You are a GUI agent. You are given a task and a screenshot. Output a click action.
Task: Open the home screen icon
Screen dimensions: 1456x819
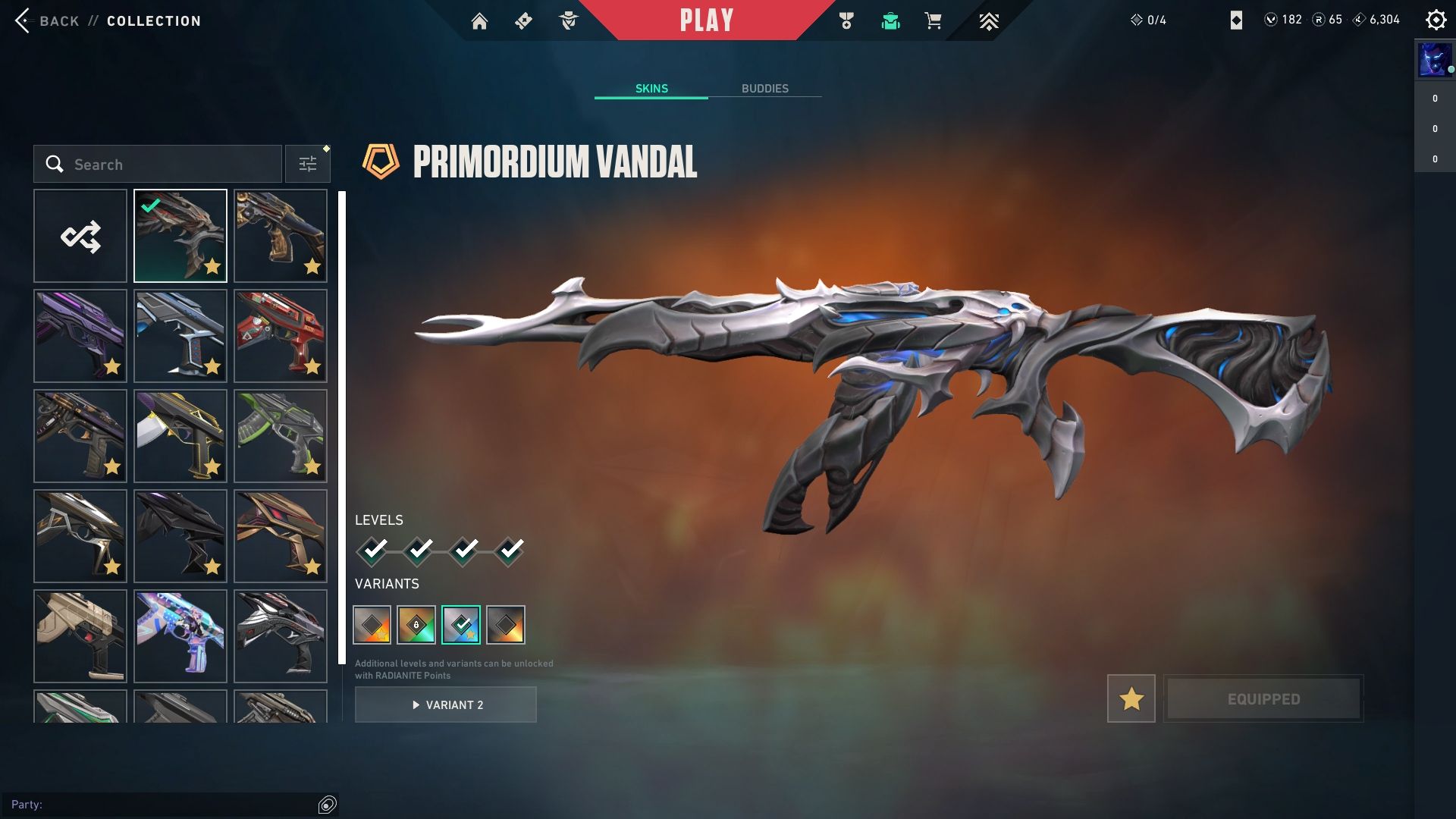click(x=479, y=20)
